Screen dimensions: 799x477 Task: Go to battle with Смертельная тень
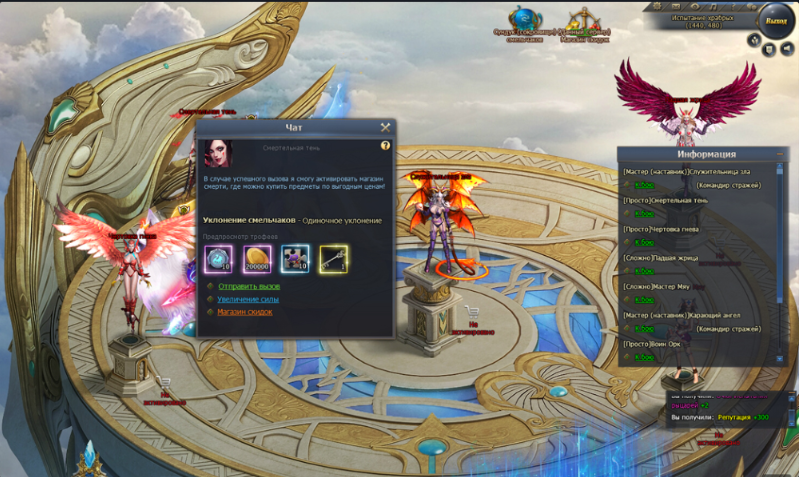click(x=644, y=213)
